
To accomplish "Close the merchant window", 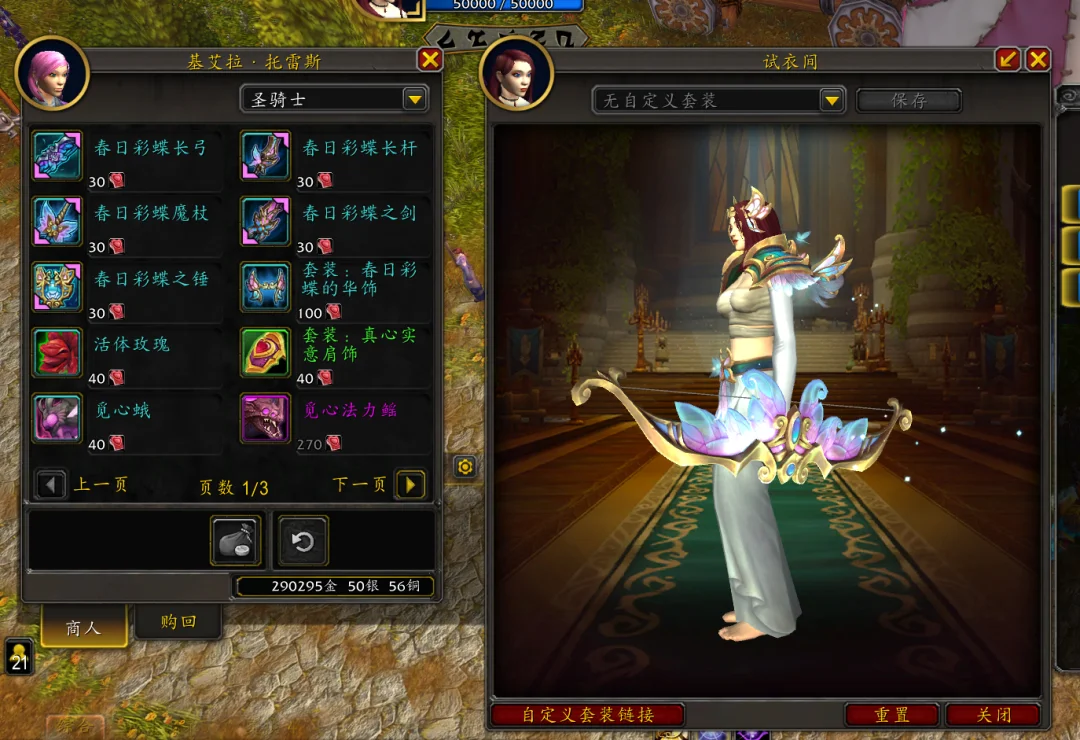I will [430, 60].
